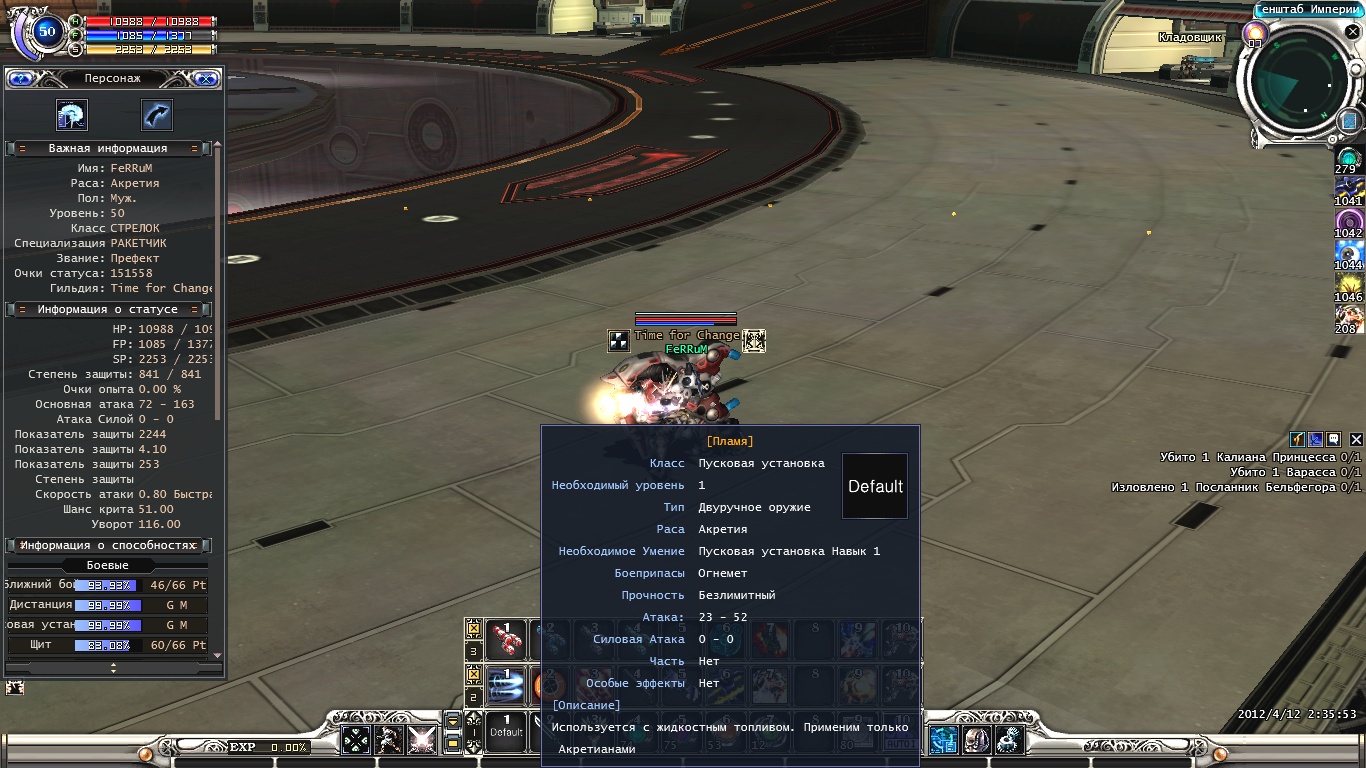Click the brain icon in character panel
Viewport: 1366px width, 768px height.
(72, 116)
